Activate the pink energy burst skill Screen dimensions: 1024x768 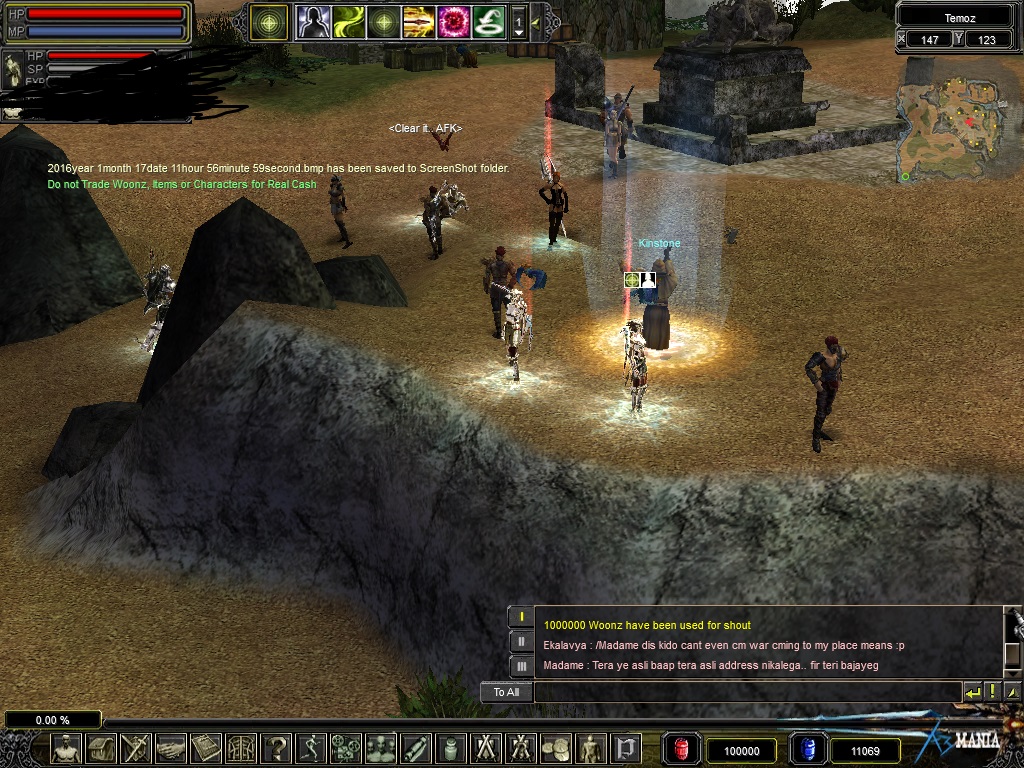pyautogui.click(x=453, y=22)
